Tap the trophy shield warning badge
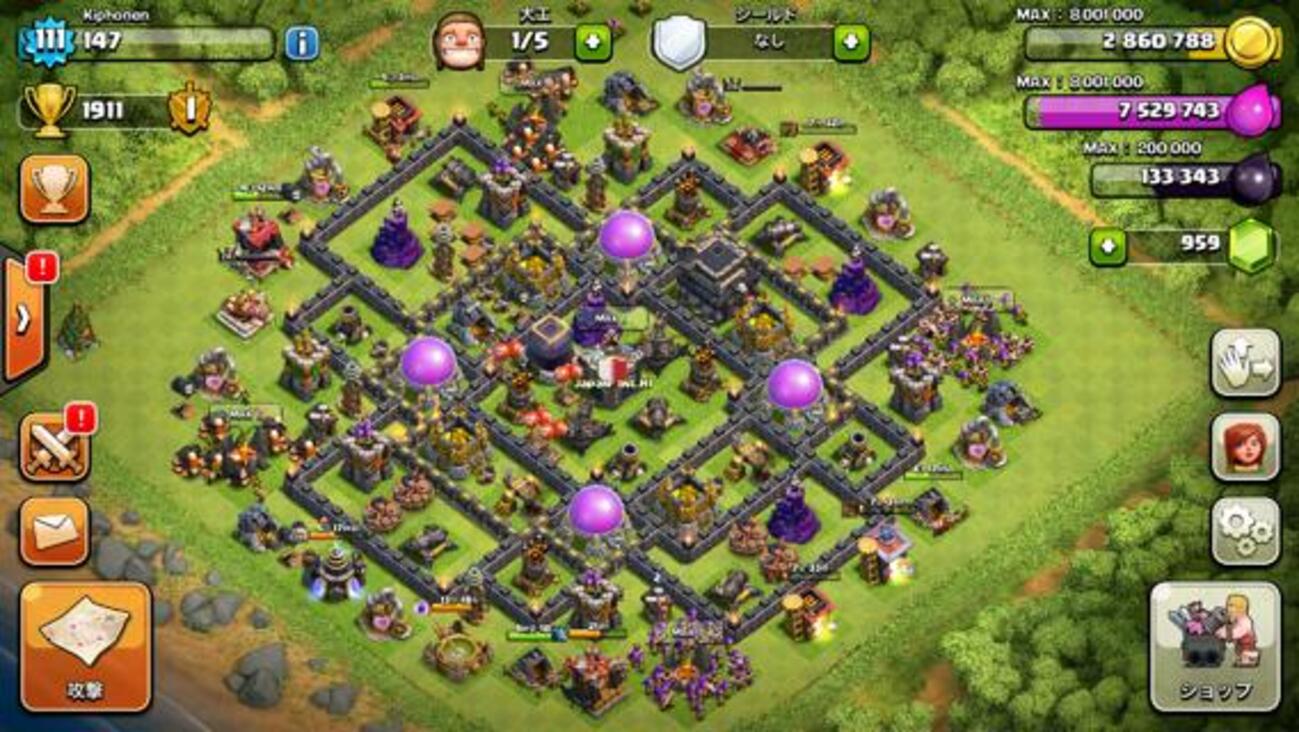 click(x=189, y=108)
